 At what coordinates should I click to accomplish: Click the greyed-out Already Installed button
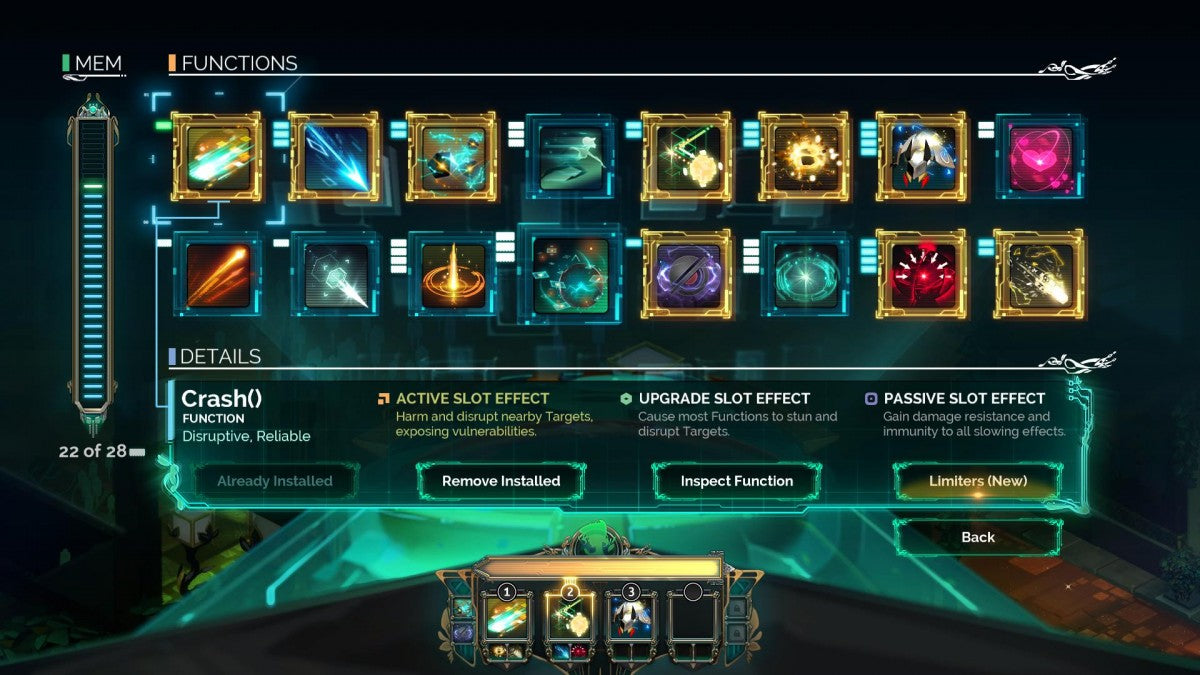coord(275,481)
